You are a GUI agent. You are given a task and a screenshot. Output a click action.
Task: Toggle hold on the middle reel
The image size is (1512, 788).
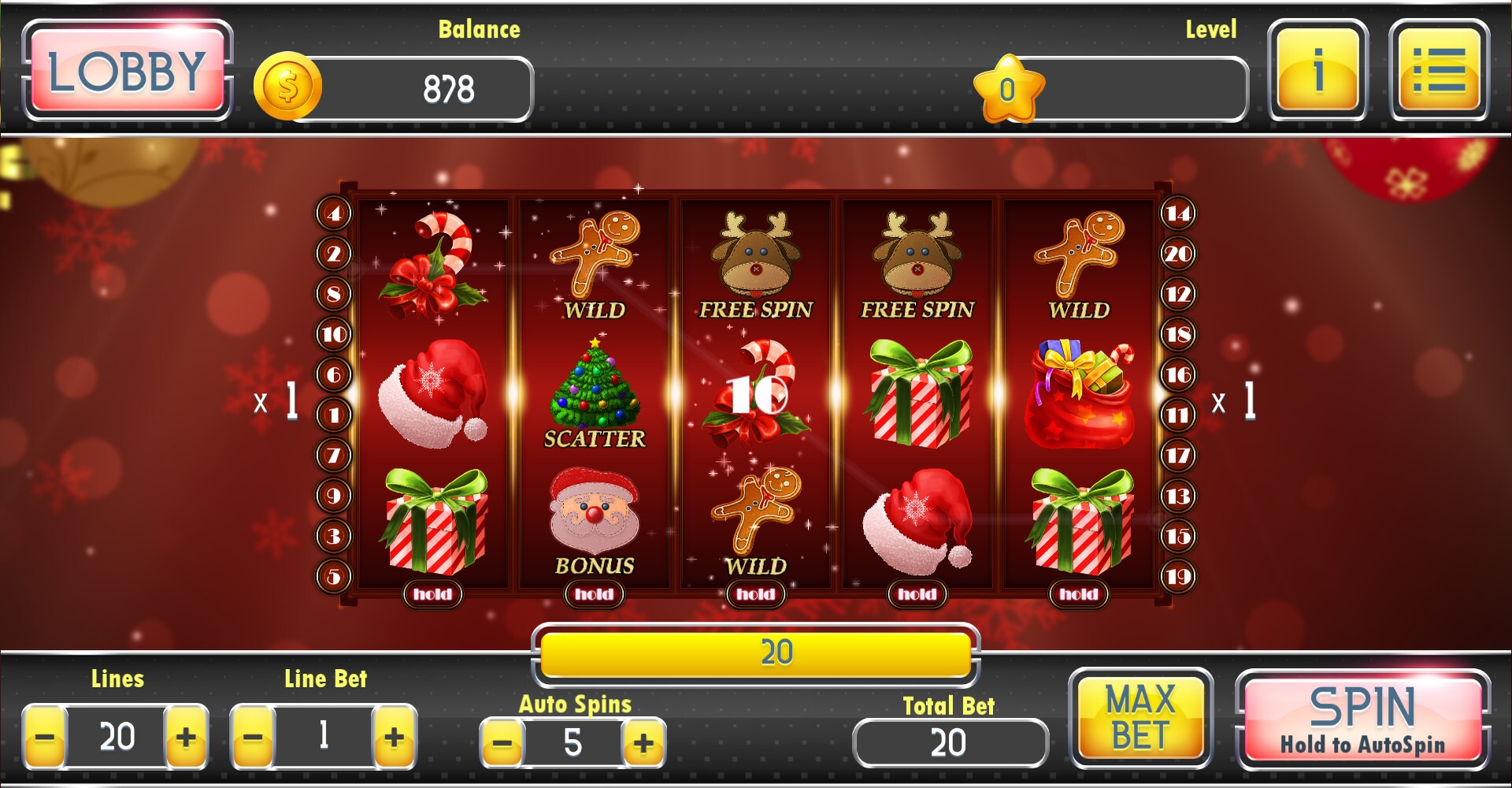tap(754, 595)
